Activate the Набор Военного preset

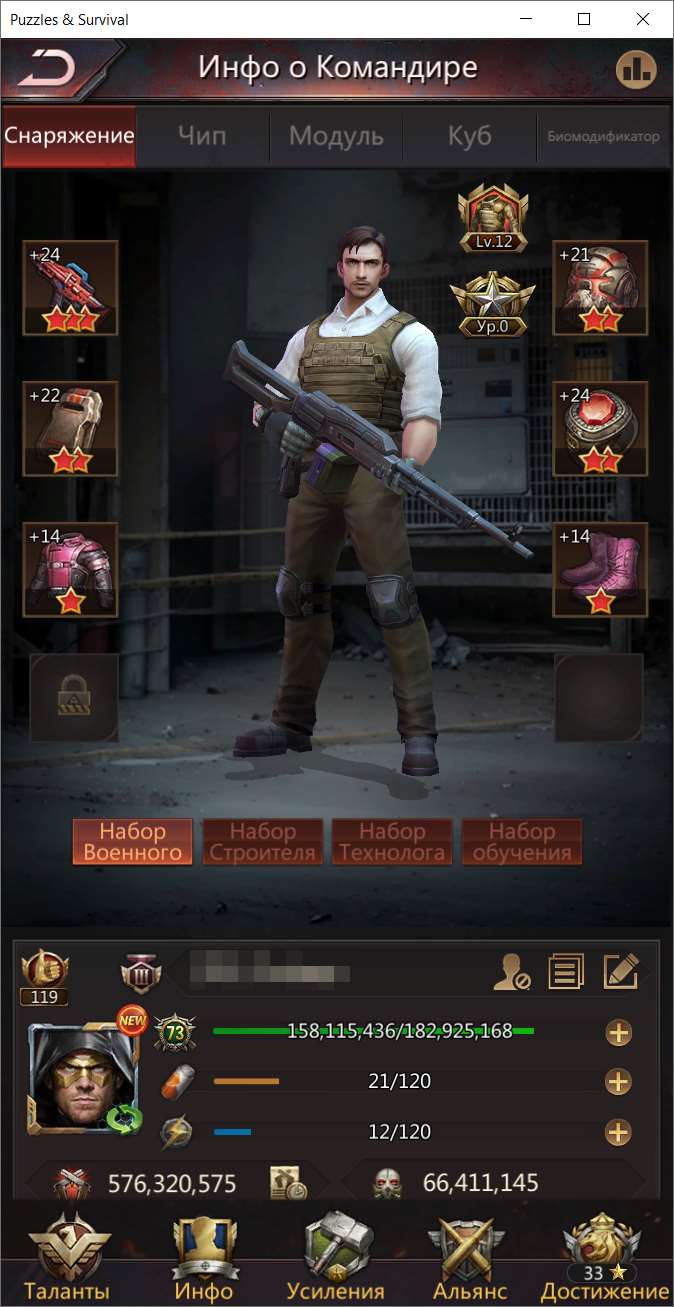[x=133, y=842]
